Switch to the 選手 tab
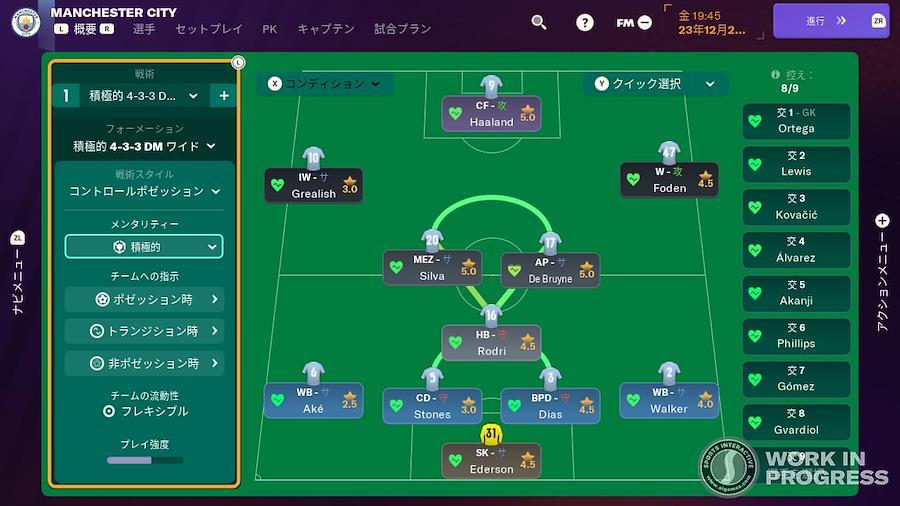The image size is (900, 506). (144, 29)
